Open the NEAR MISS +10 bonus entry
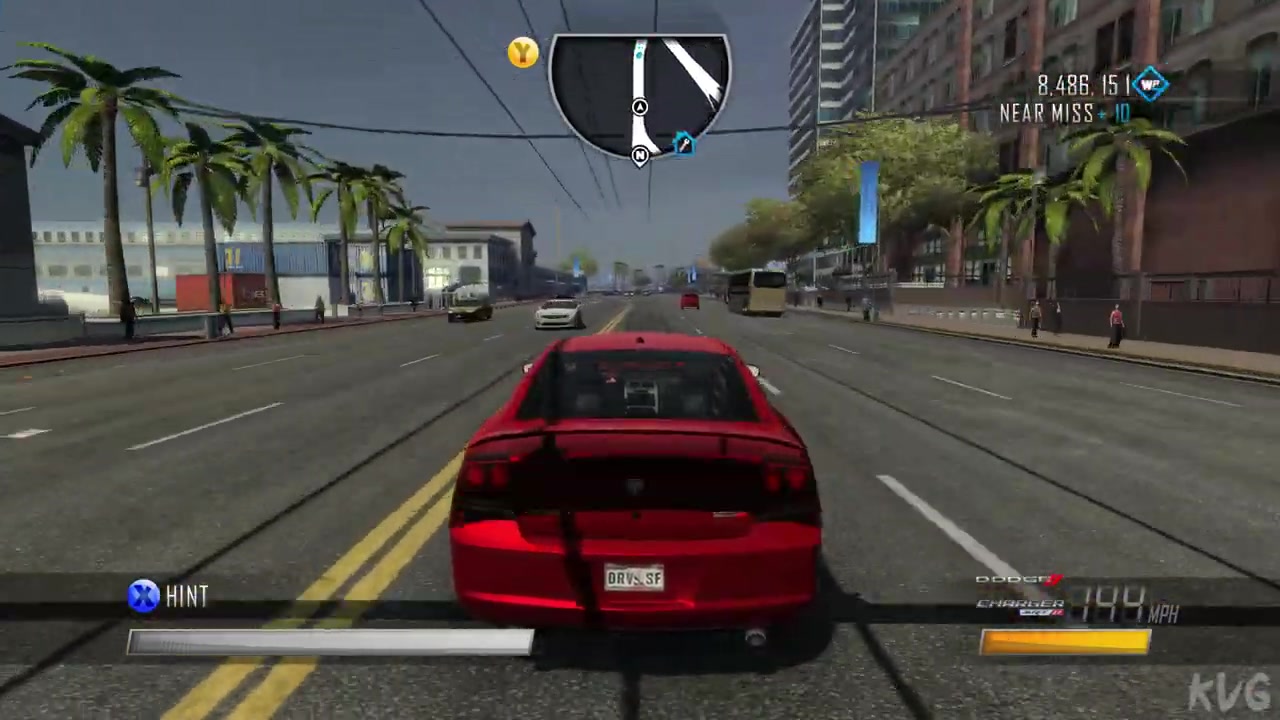 coord(1065,113)
